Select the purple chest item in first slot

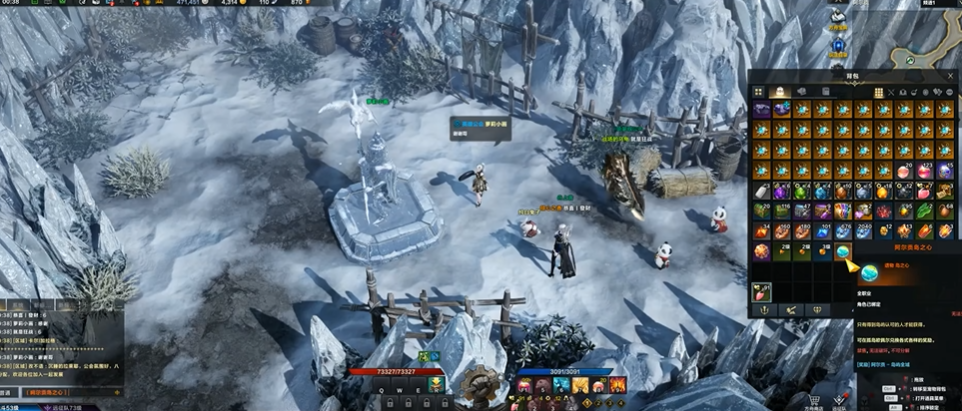[762, 110]
